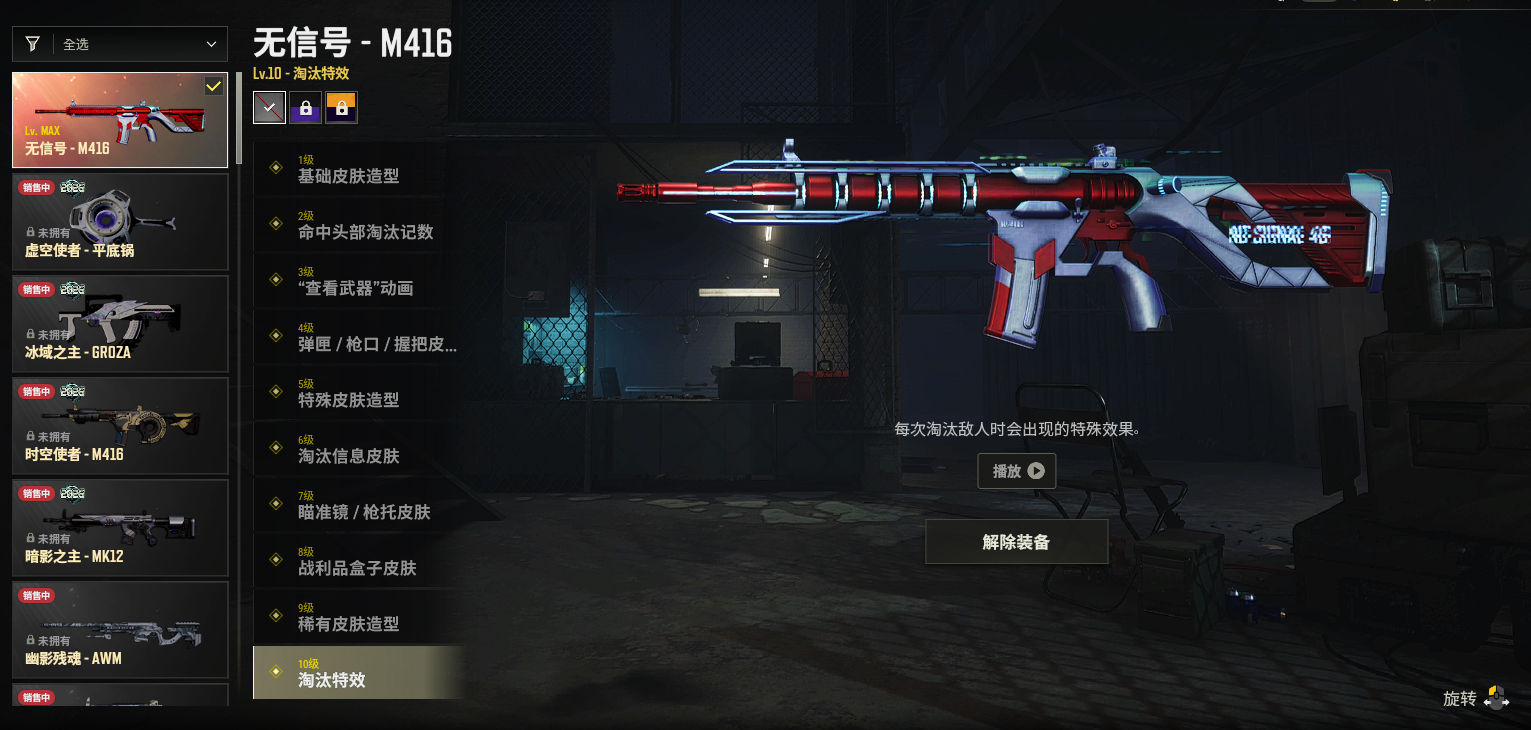Select the 无信号 - M416 skin thumbnail
Image resolution: width=1531 pixels, height=730 pixels.
pyautogui.click(x=120, y=120)
